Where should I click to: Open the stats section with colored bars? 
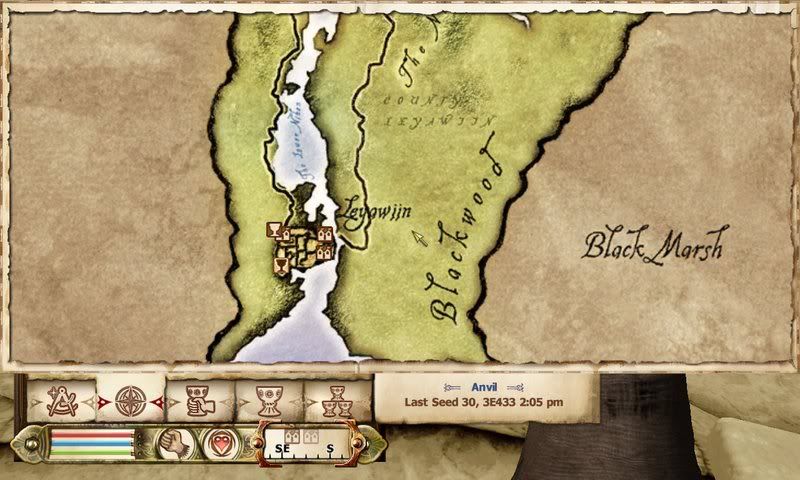pos(91,443)
